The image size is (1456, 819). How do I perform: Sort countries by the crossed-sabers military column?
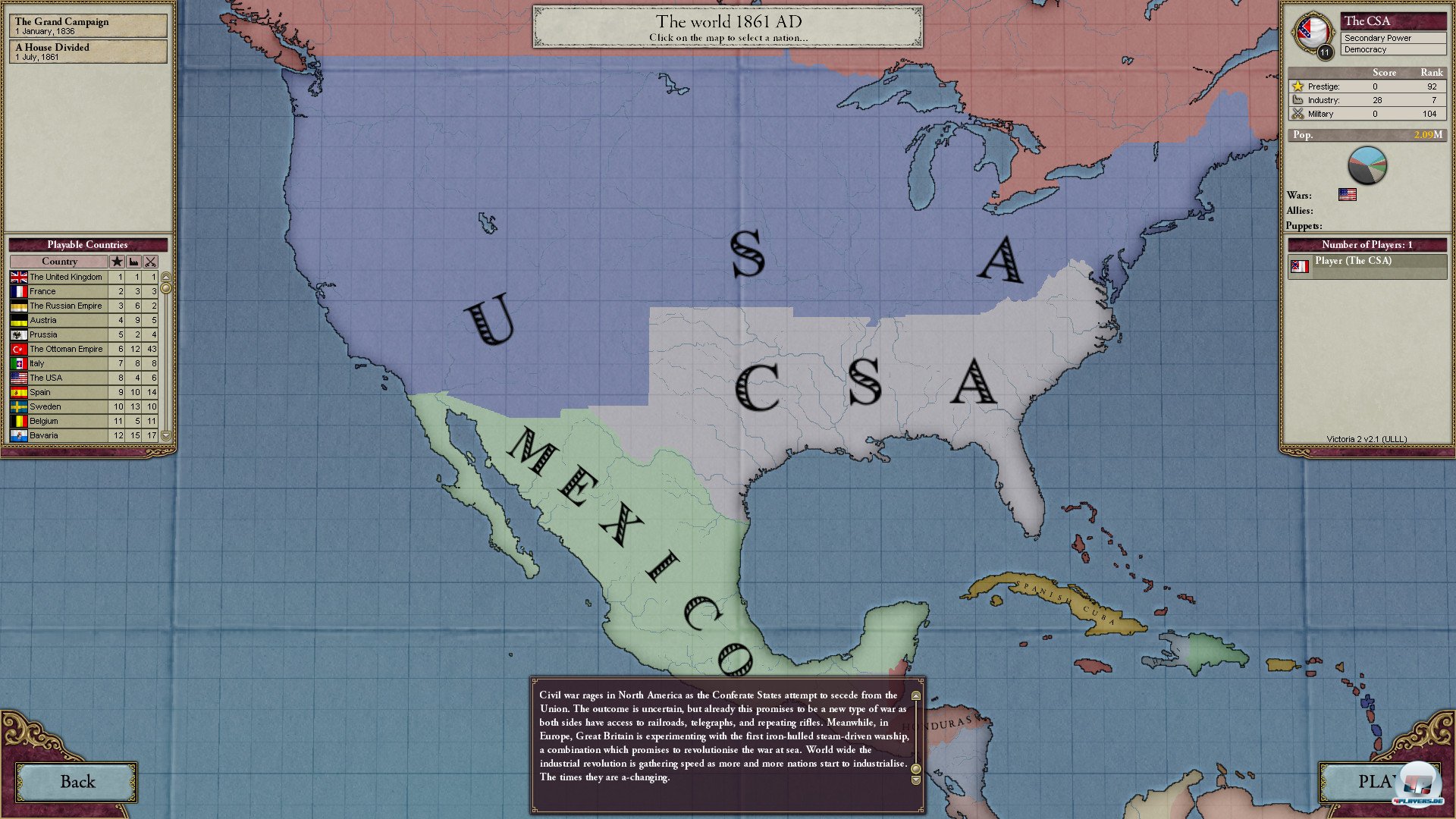[152, 262]
